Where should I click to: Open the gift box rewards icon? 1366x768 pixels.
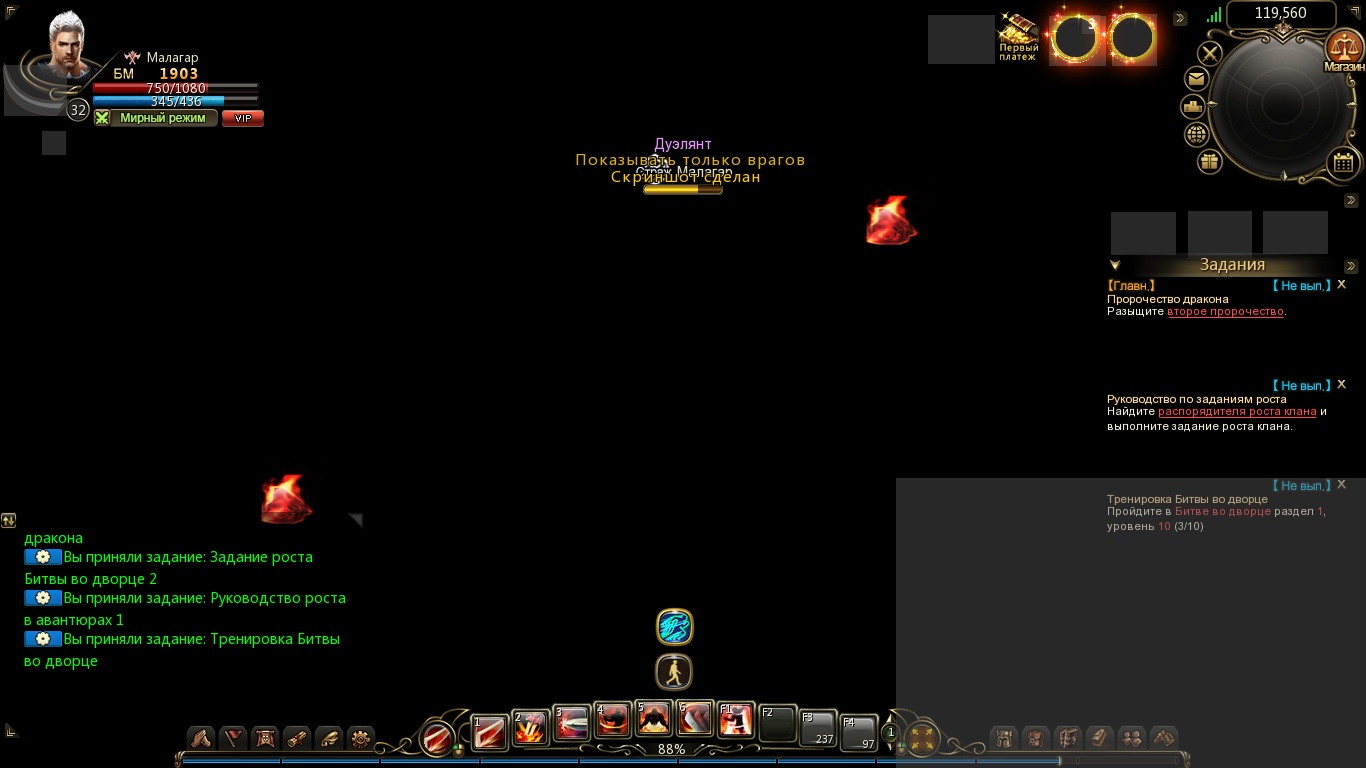[x=1210, y=161]
